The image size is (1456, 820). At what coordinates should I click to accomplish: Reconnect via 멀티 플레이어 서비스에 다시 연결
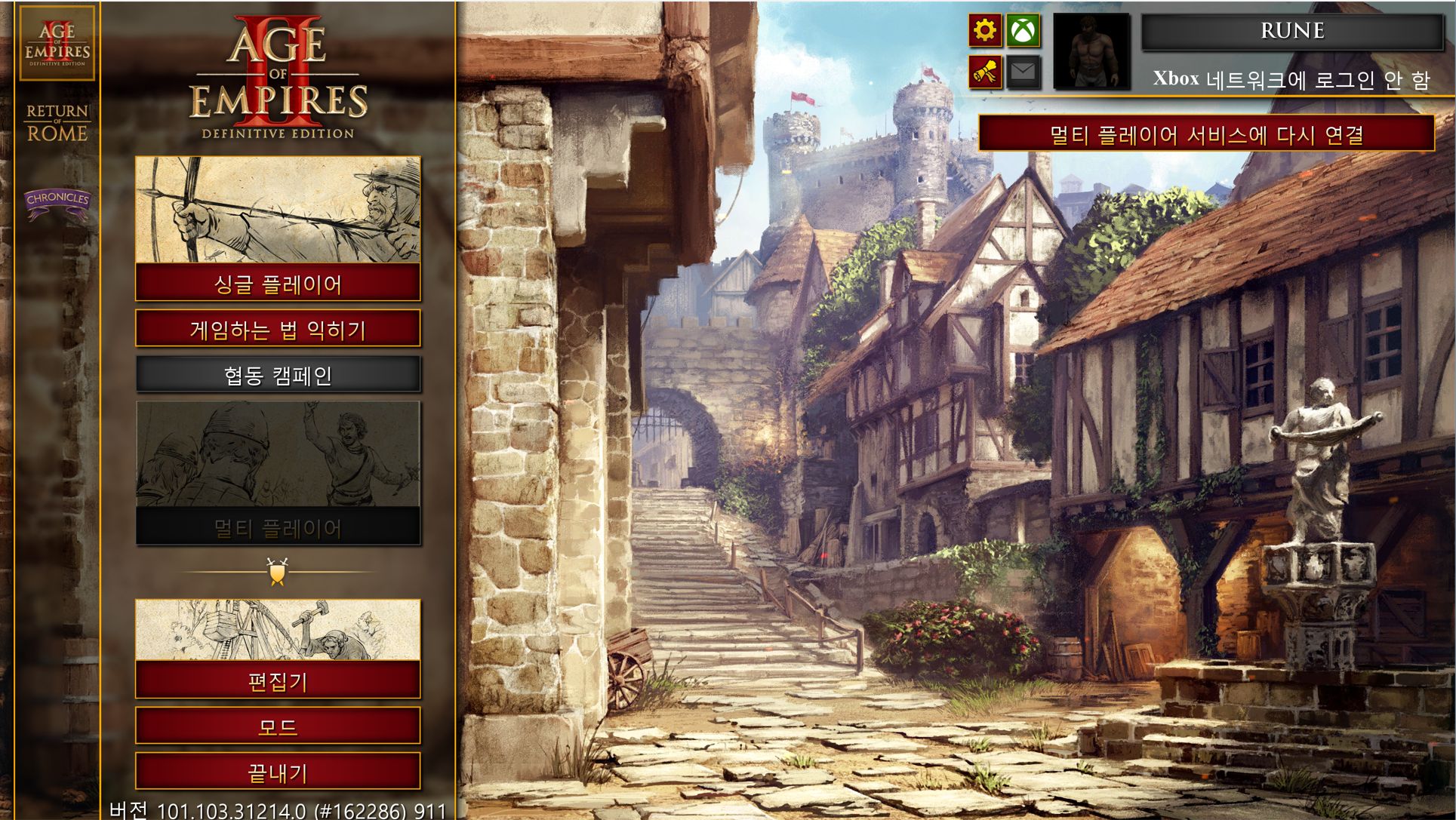(1206, 134)
